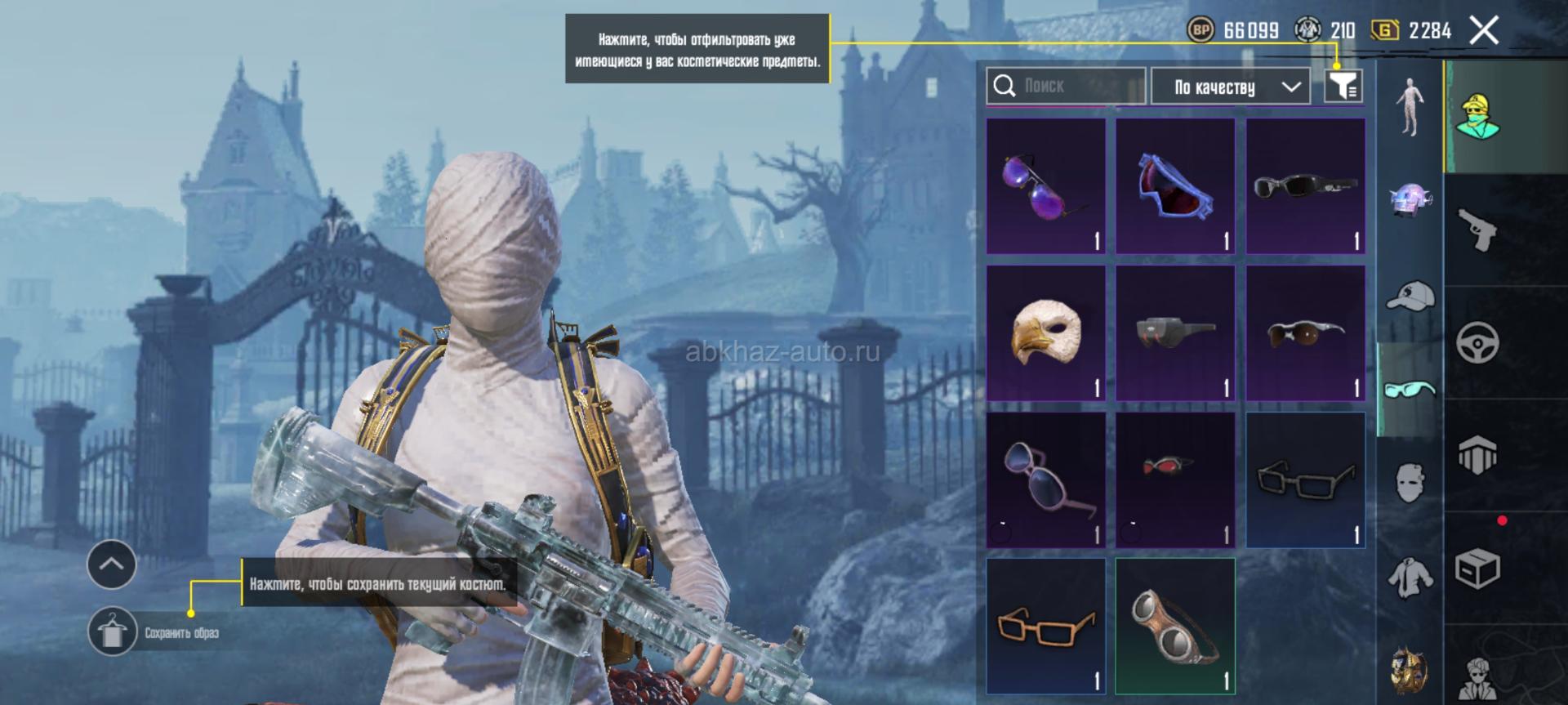Open the face mask category

(1410, 482)
